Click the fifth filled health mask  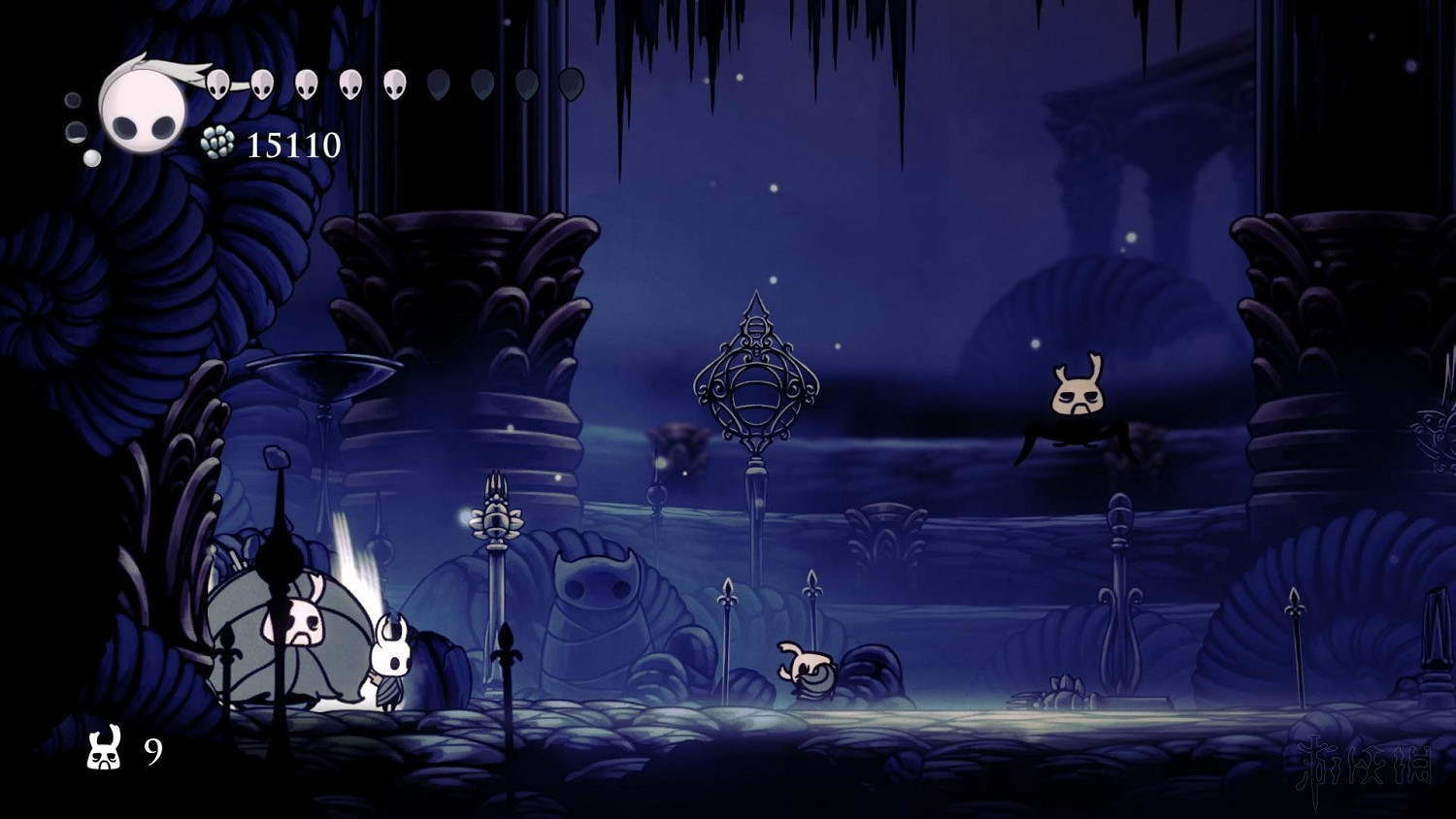pyautogui.click(x=393, y=83)
